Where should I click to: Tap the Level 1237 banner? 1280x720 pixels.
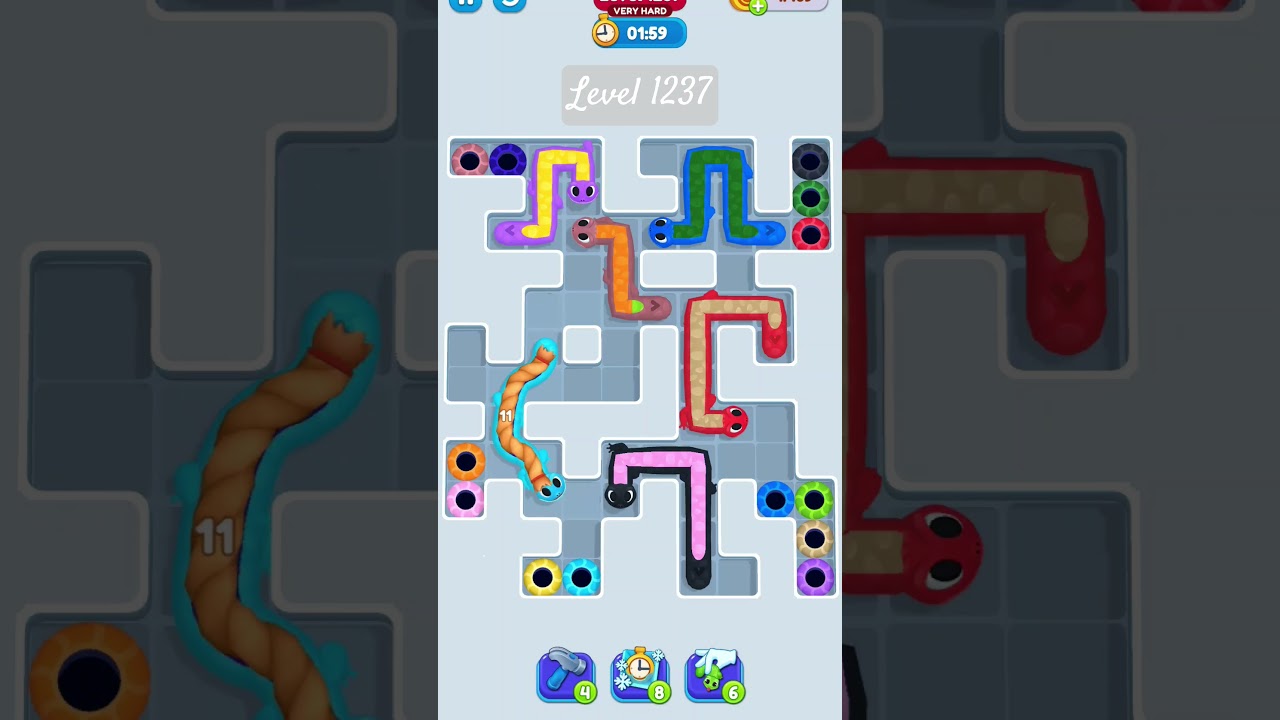click(640, 94)
